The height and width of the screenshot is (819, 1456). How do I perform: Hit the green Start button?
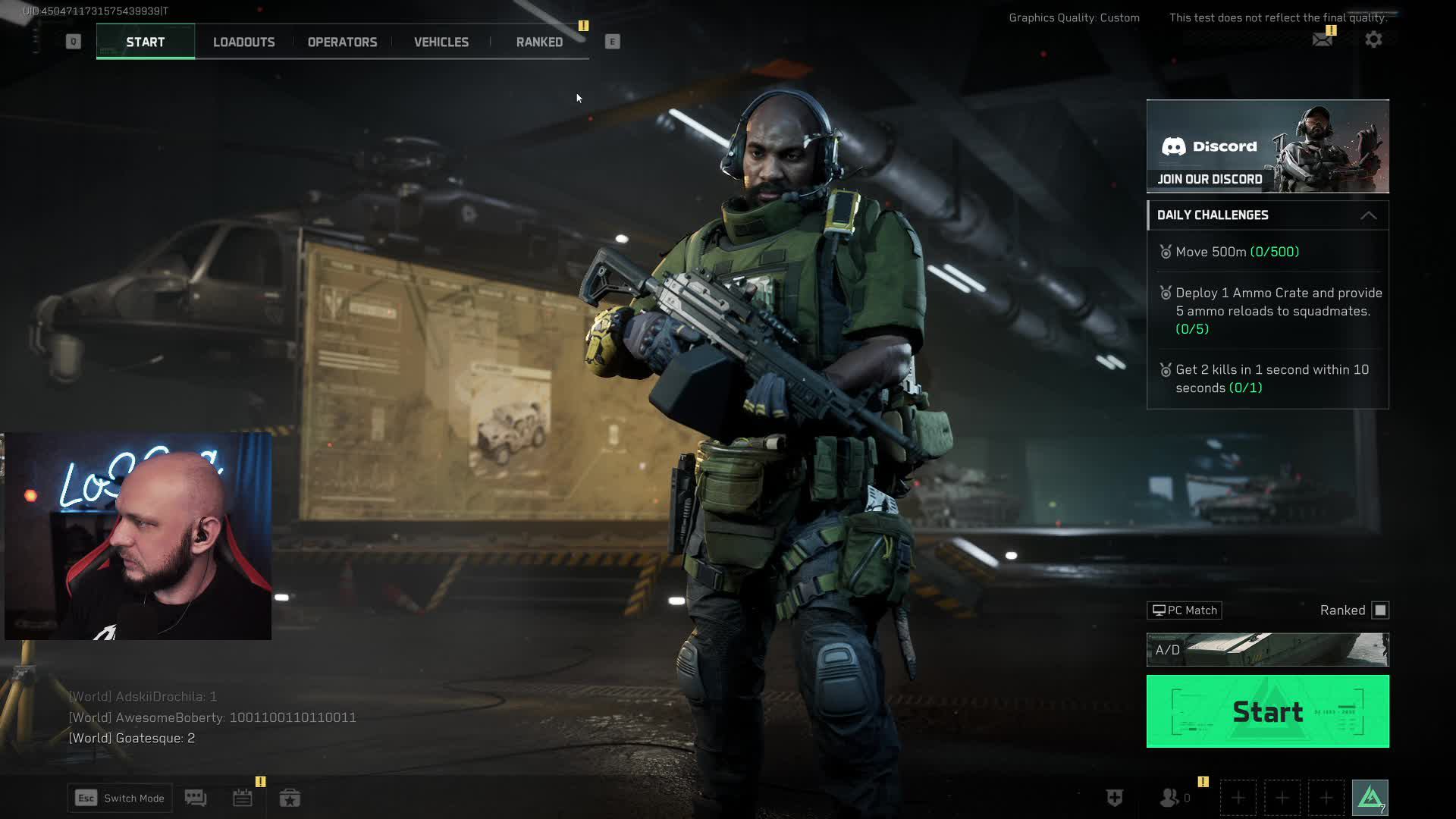point(1267,711)
